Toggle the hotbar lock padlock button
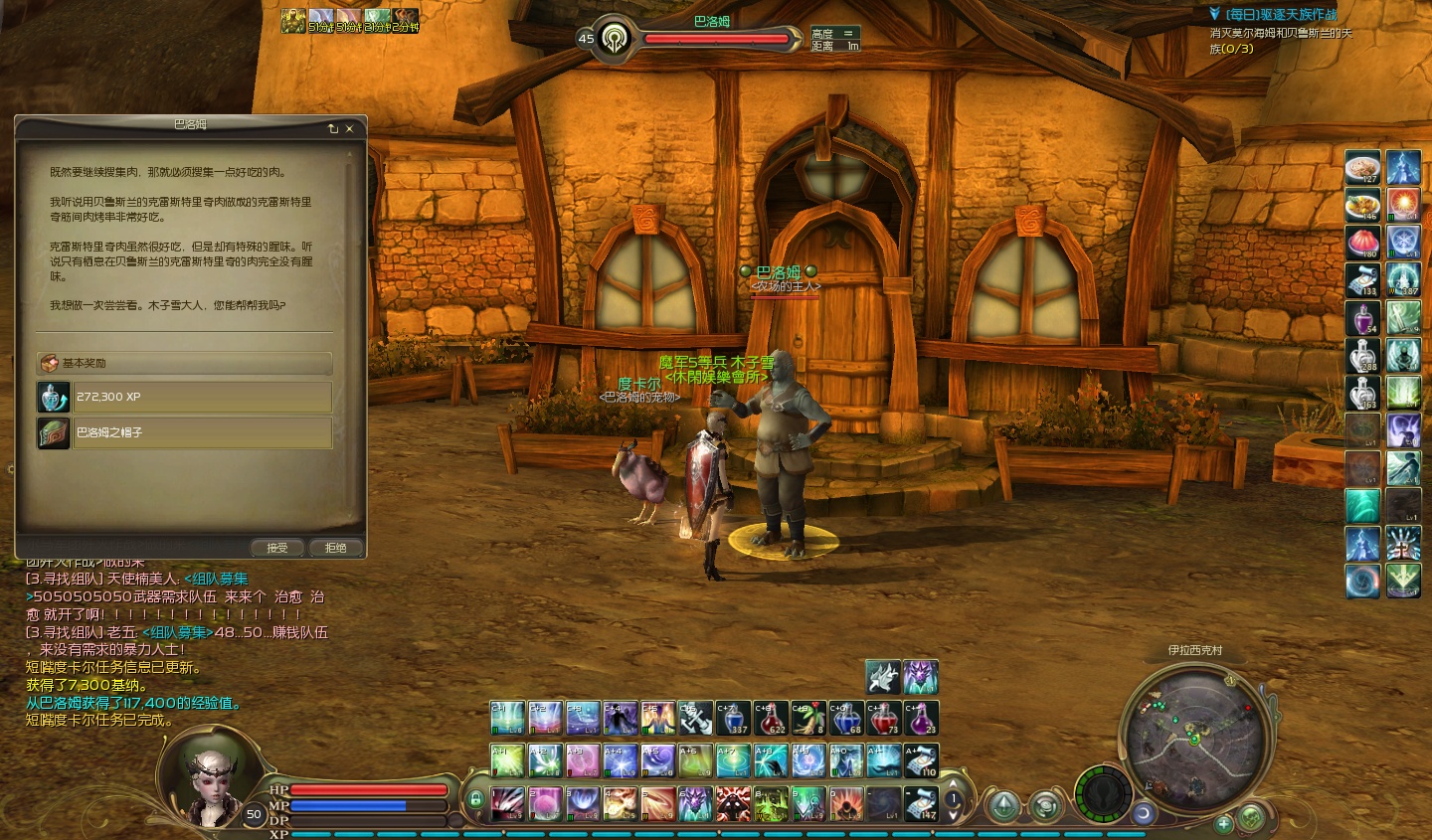Image resolution: width=1432 pixels, height=840 pixels. pyautogui.click(x=475, y=798)
